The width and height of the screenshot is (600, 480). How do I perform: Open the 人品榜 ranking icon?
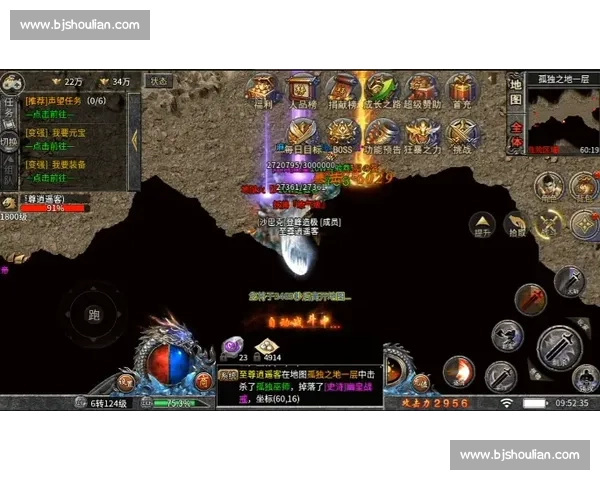(x=303, y=86)
